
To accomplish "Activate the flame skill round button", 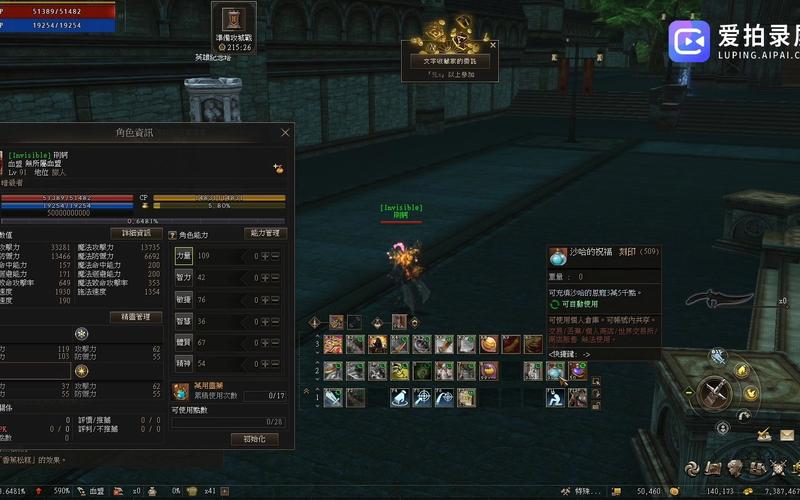I will click(741, 369).
